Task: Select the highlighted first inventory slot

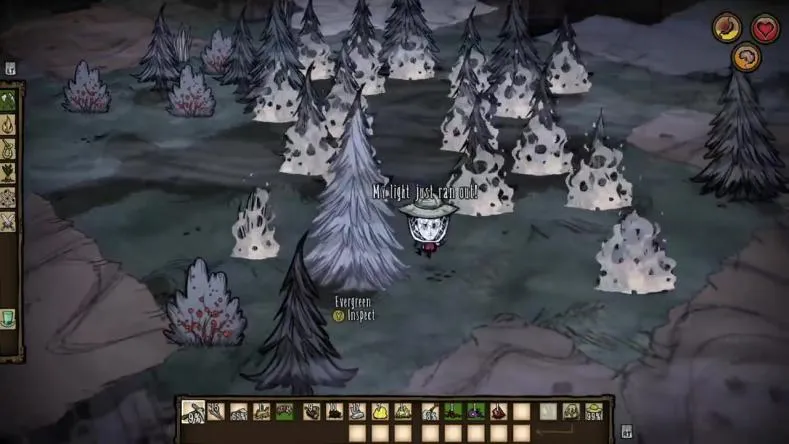Action: pos(194,411)
